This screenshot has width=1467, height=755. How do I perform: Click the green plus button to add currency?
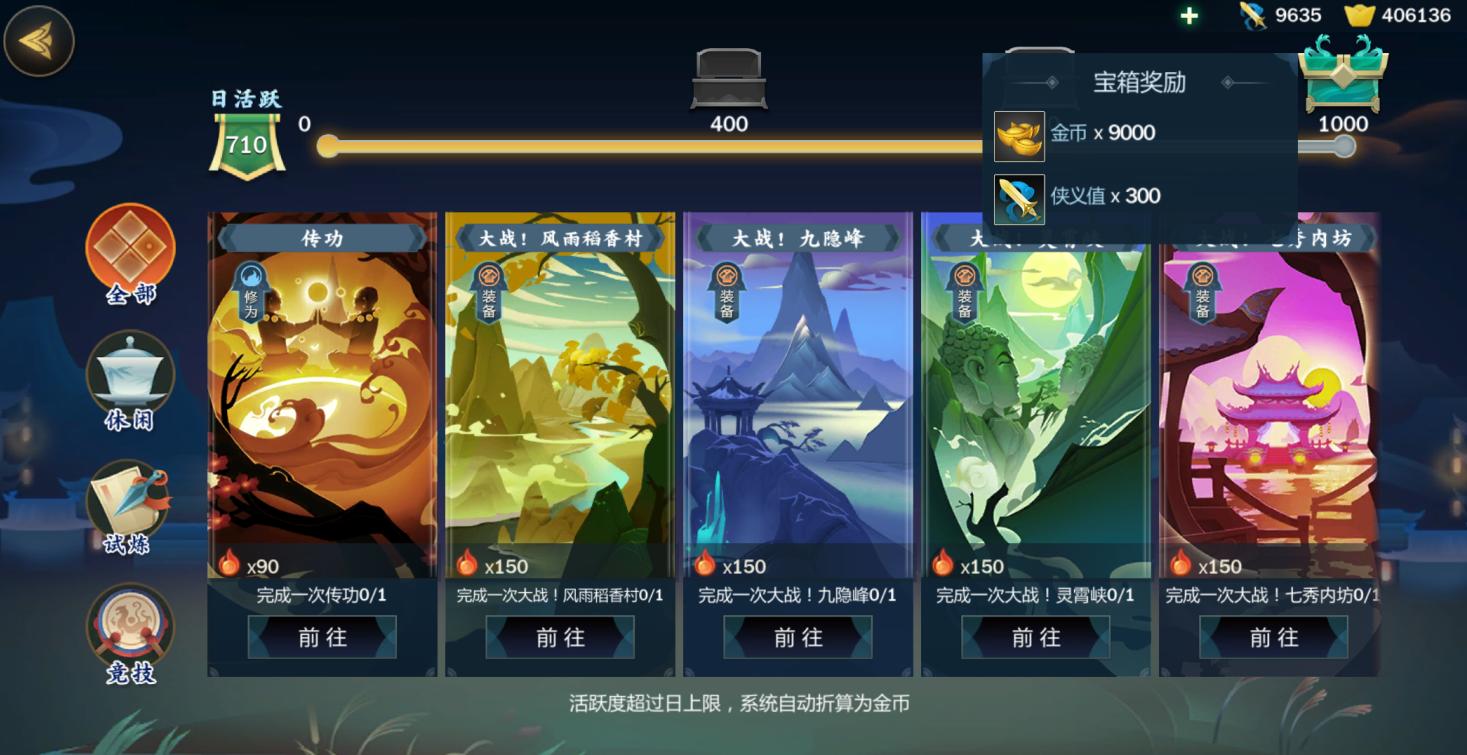1186,15
